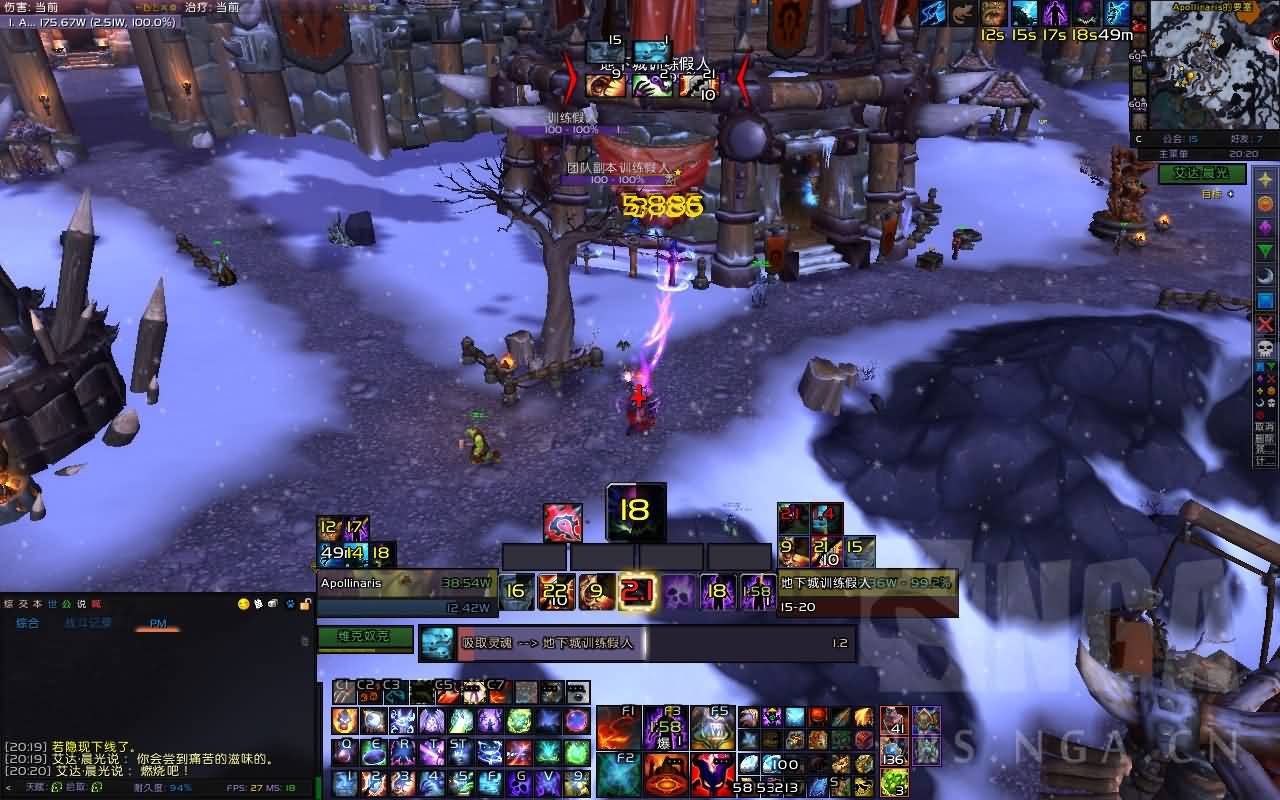Viewport: 1280px width, 800px height.
Task: Select the 艾达·晨光 focus frame
Action: 1201,174
